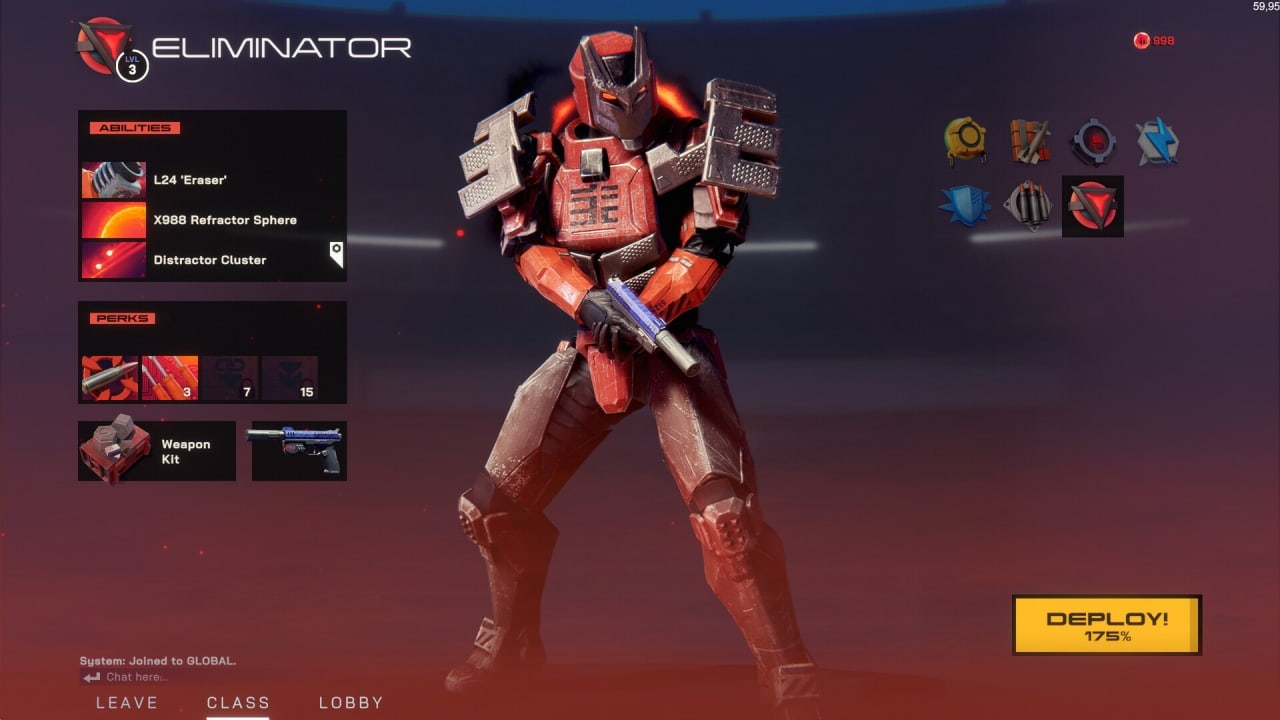Choose the yellow round class icon
Image resolution: width=1280 pixels, height=720 pixels.
966,142
